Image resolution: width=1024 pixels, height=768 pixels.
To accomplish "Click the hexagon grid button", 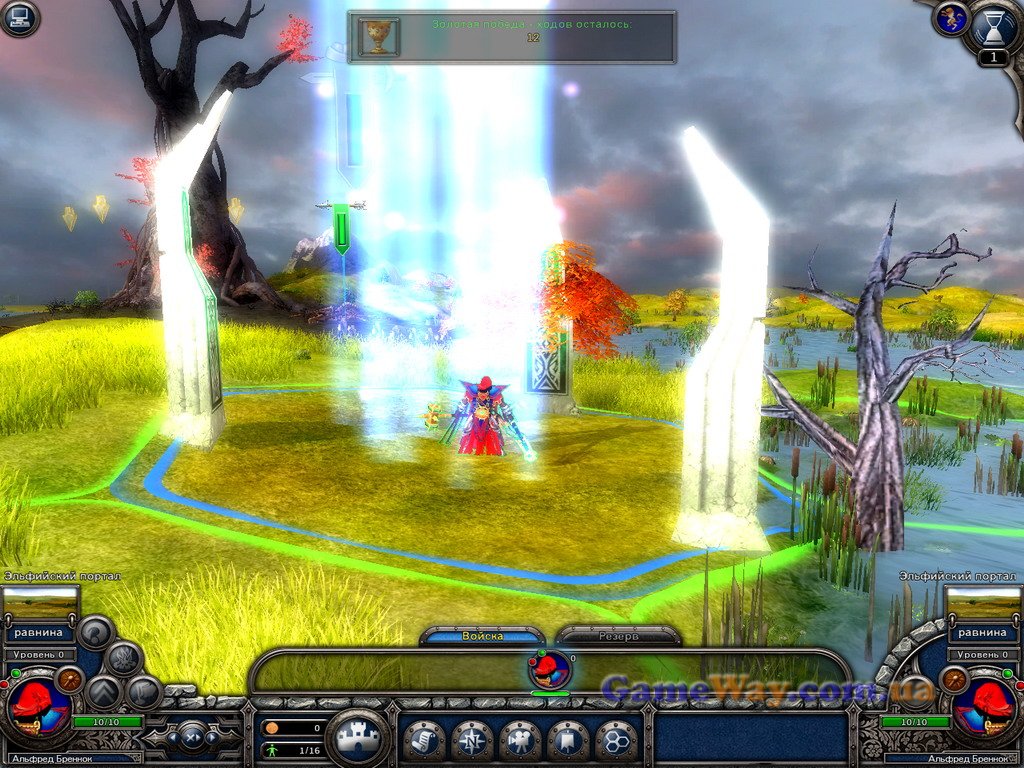I will 615,741.
